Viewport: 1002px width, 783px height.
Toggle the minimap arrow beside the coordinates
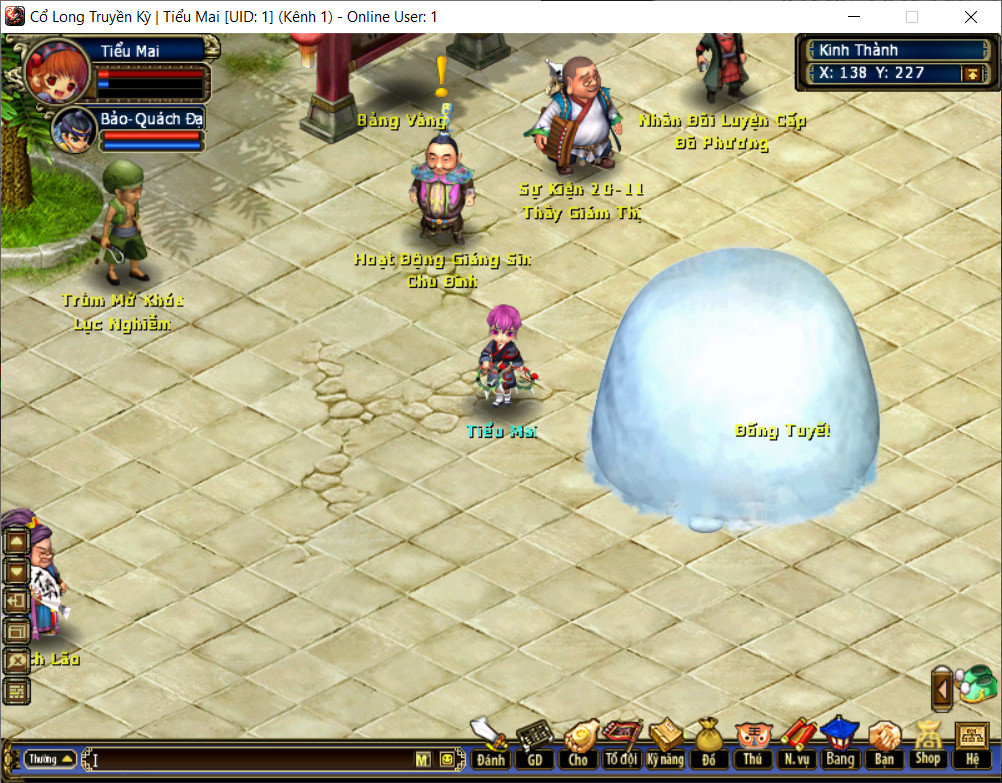click(x=970, y=73)
